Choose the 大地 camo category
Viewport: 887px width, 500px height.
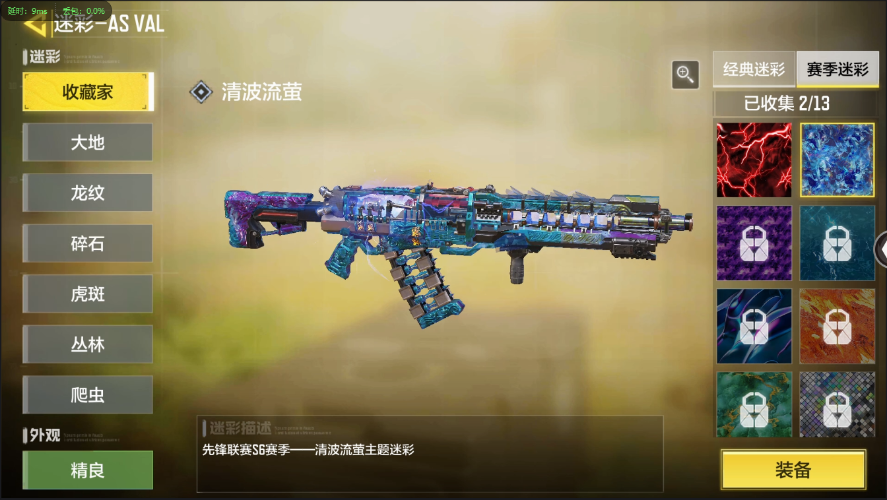click(x=88, y=143)
